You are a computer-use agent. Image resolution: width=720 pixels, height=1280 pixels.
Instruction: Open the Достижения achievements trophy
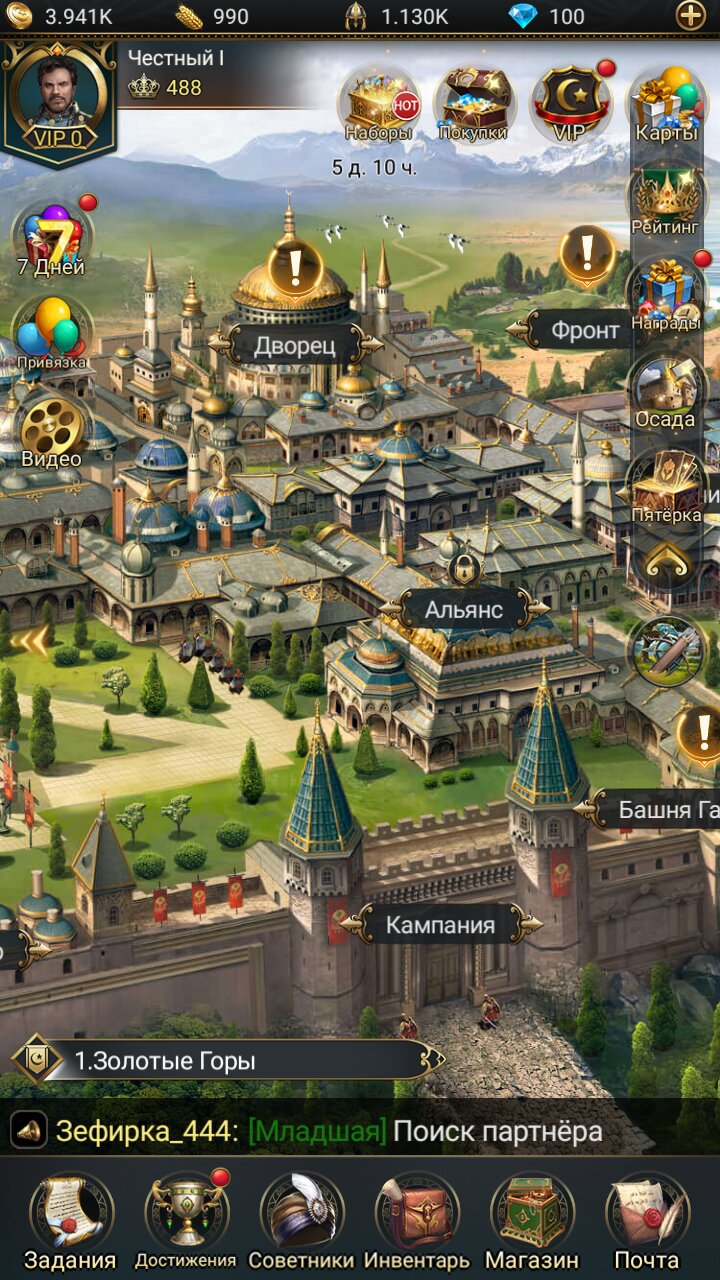pos(186,1218)
